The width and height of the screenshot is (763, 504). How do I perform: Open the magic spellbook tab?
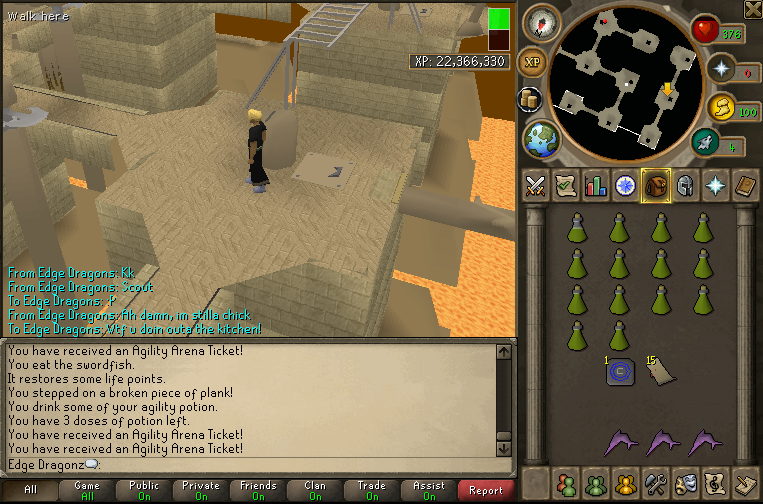tap(747, 185)
